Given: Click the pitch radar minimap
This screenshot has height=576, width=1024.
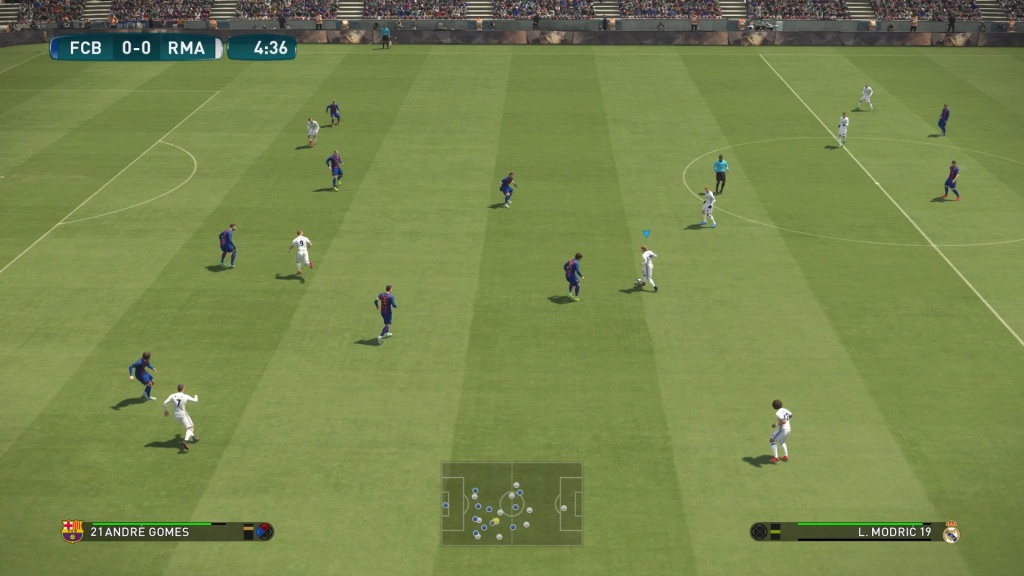Looking at the screenshot, I should (x=512, y=503).
